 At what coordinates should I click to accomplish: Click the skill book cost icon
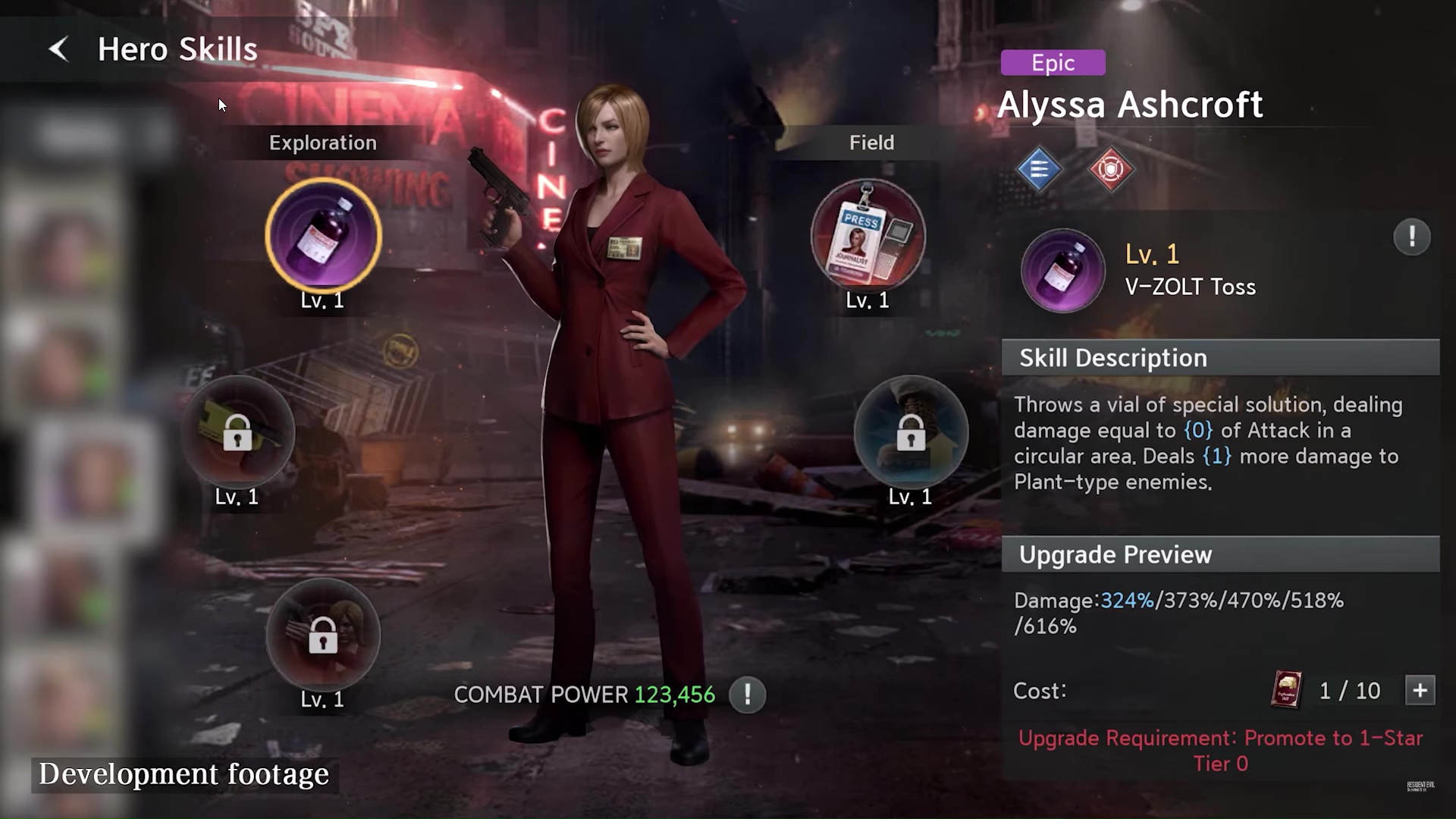[x=1286, y=690]
